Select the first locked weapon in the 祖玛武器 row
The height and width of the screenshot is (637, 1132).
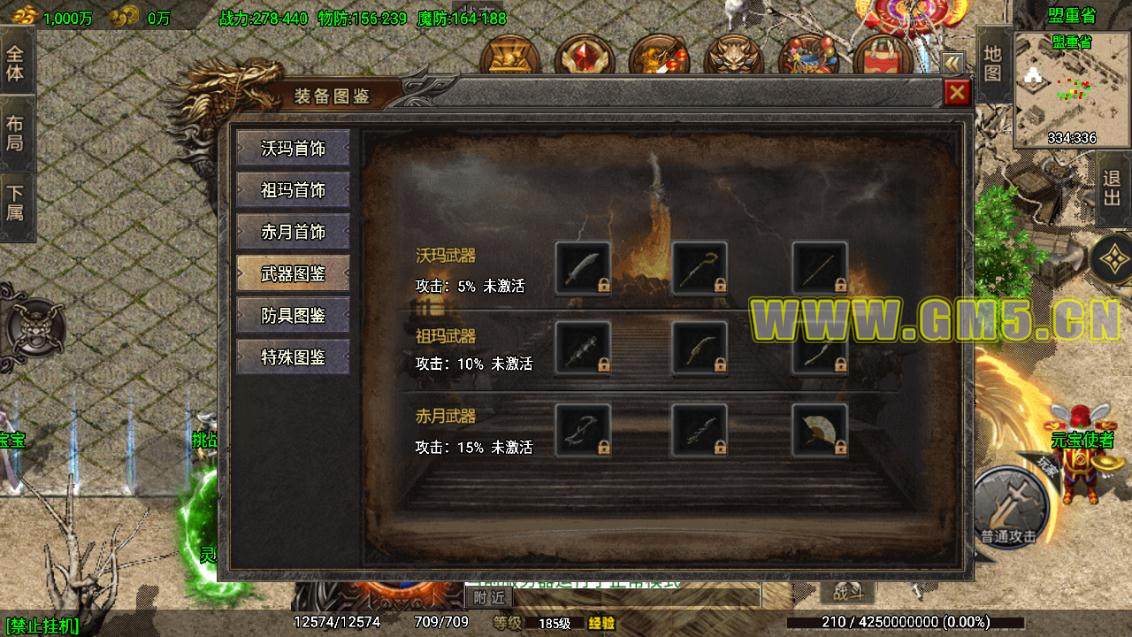tap(582, 348)
